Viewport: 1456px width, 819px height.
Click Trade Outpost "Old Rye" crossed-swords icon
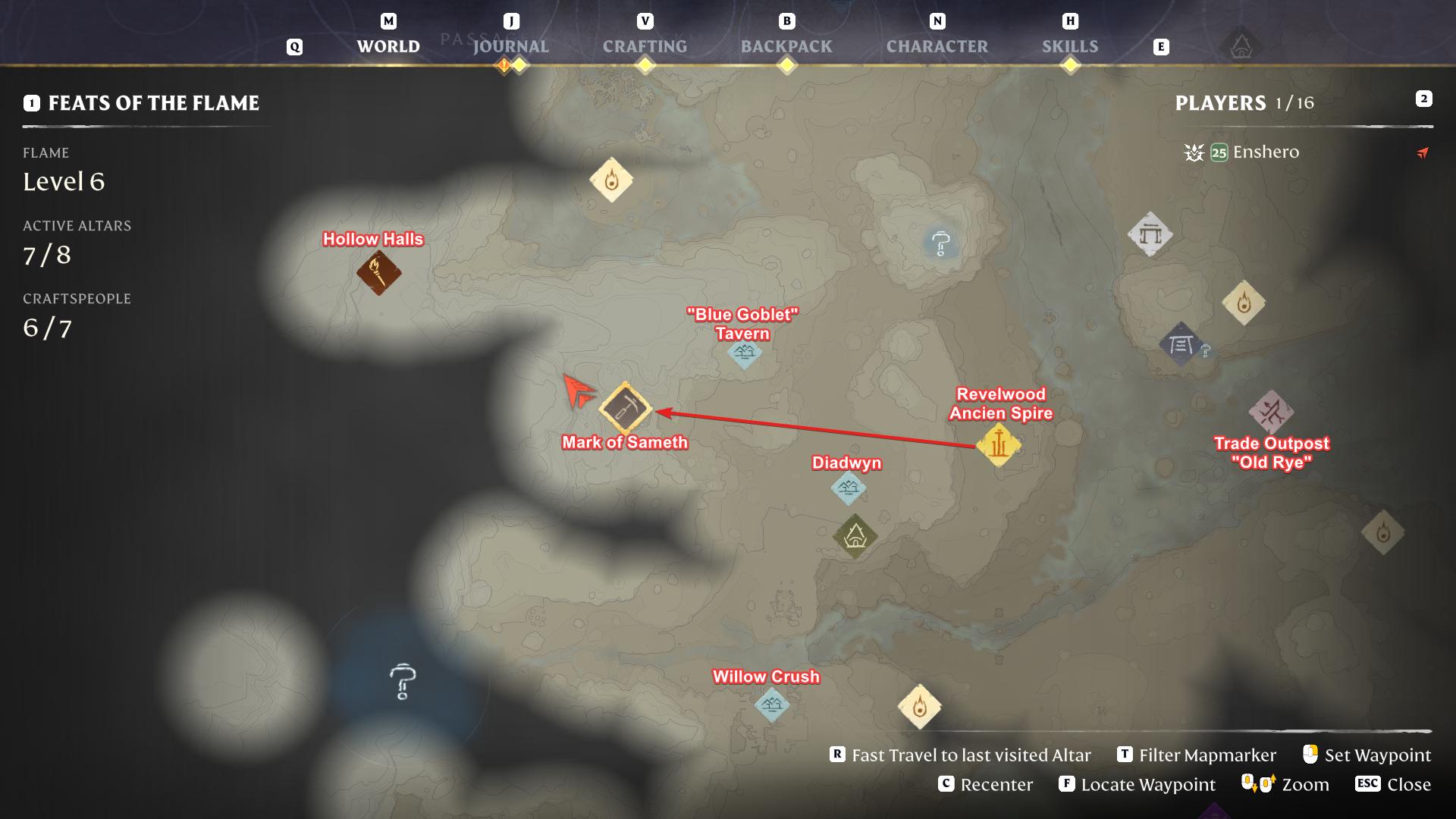tap(1272, 410)
